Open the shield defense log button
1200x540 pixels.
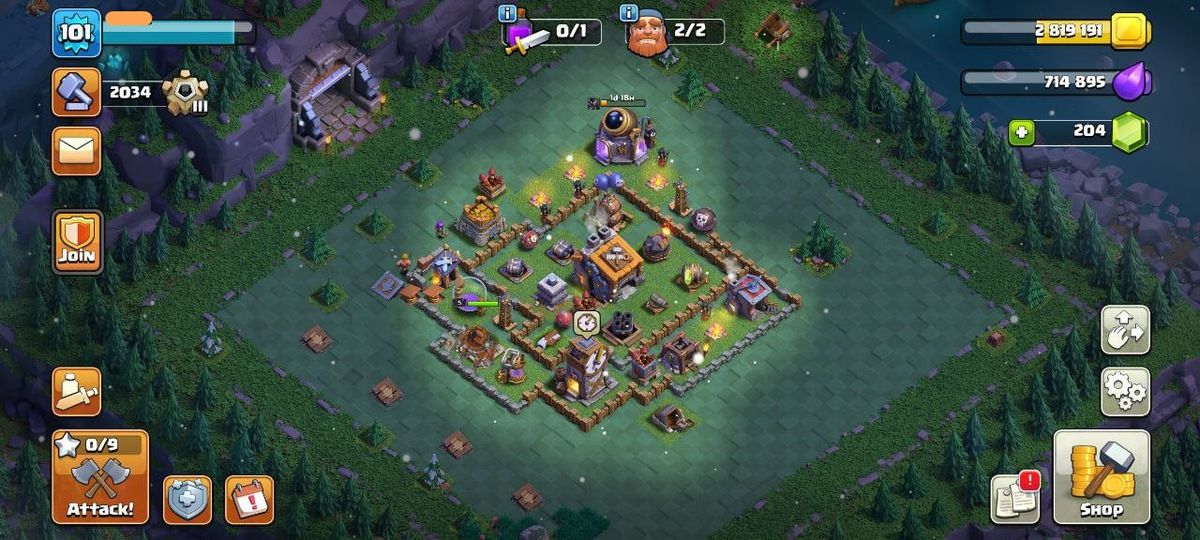click(188, 499)
